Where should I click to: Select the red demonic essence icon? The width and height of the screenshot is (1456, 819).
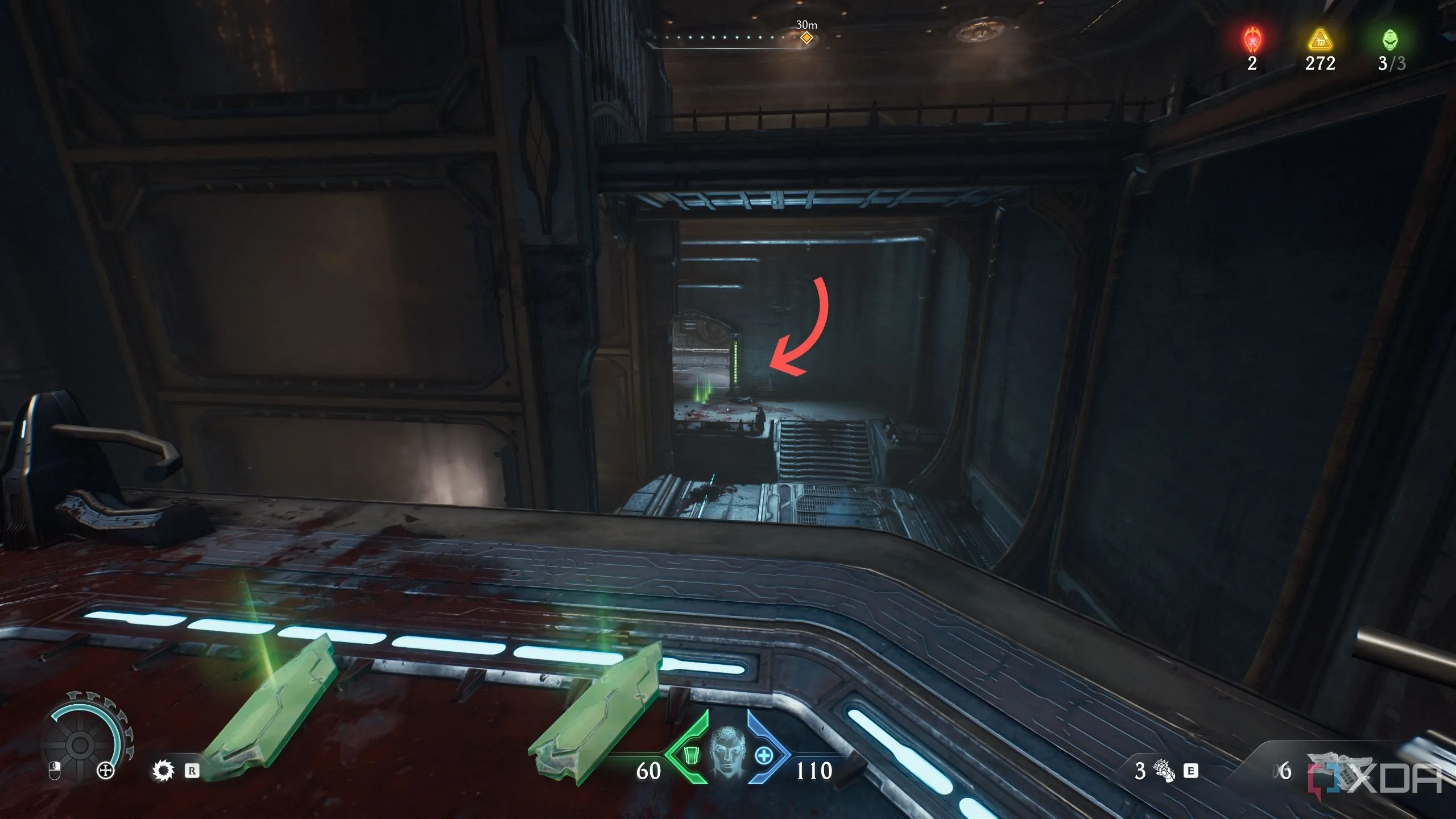coord(1252,40)
